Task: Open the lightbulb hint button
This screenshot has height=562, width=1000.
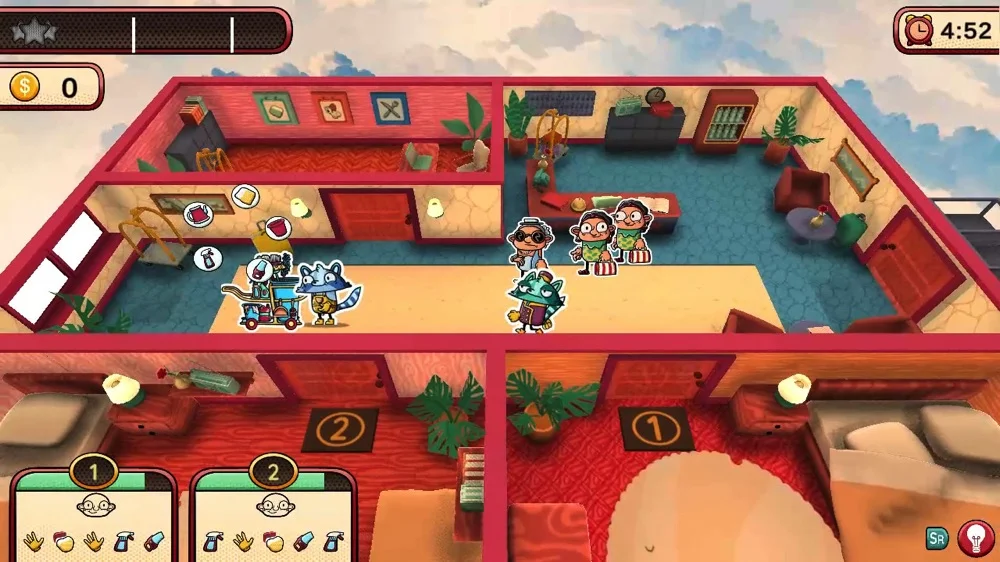Action: click(975, 538)
